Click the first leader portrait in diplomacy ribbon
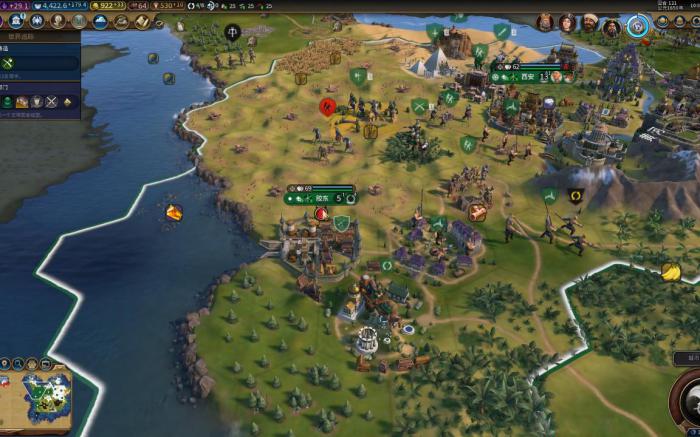700x437 pixels. 545,22
